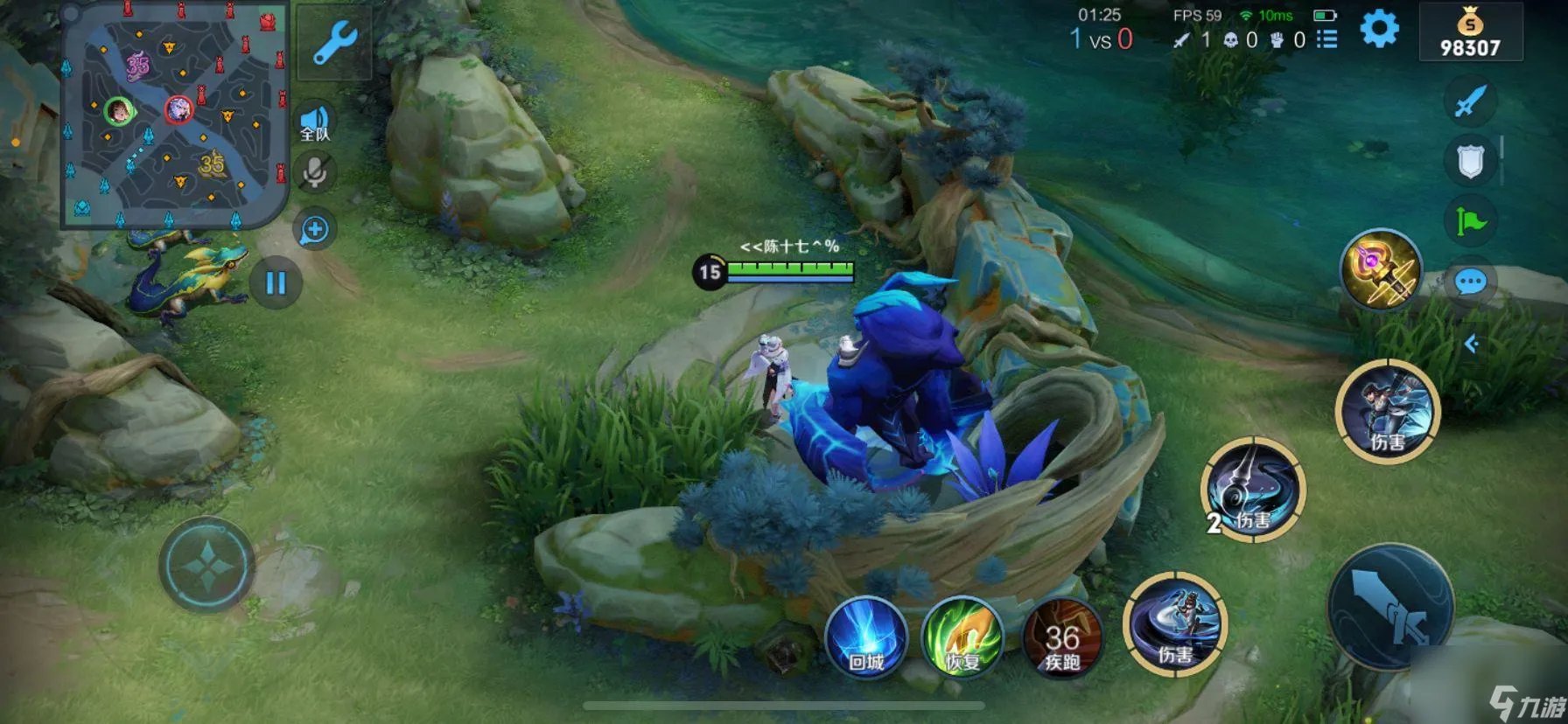
Task: Click the magnifier plus button
Action: coord(314,230)
